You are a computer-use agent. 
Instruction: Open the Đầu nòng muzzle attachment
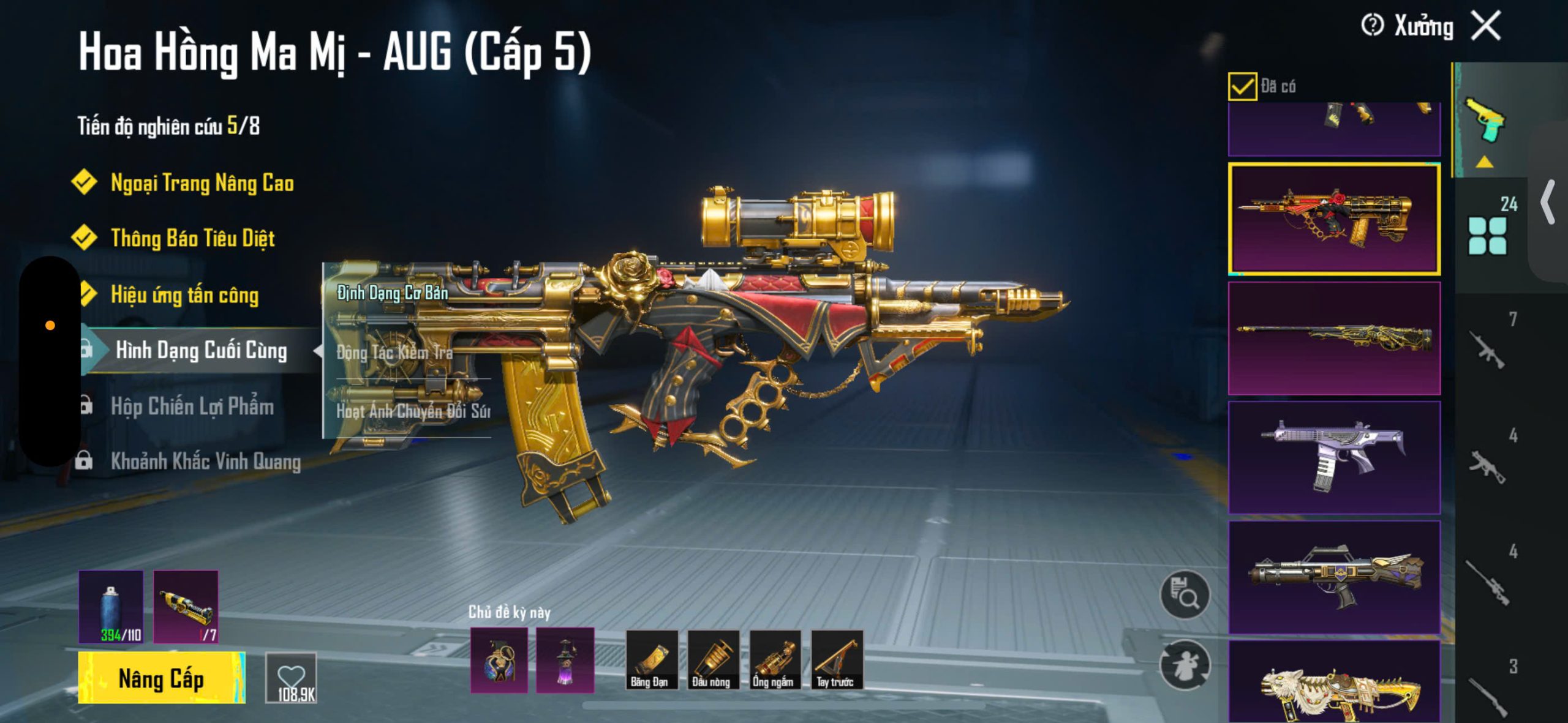(x=712, y=660)
